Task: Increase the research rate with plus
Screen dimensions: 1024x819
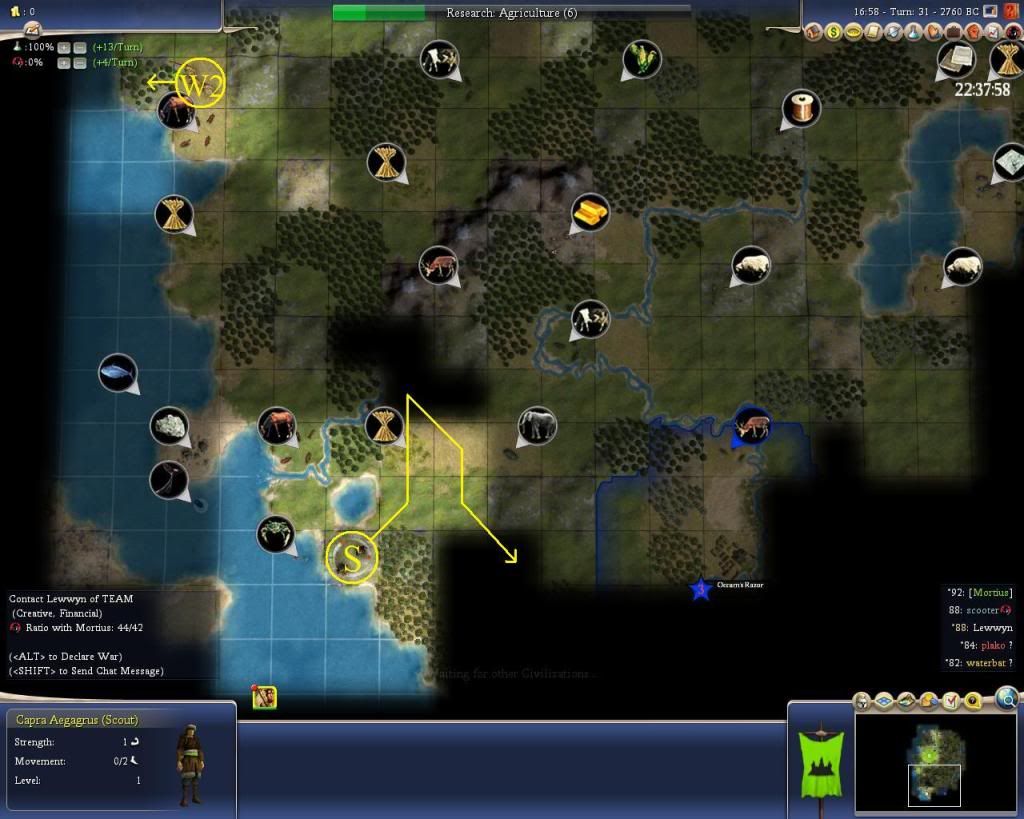Action: (x=62, y=47)
